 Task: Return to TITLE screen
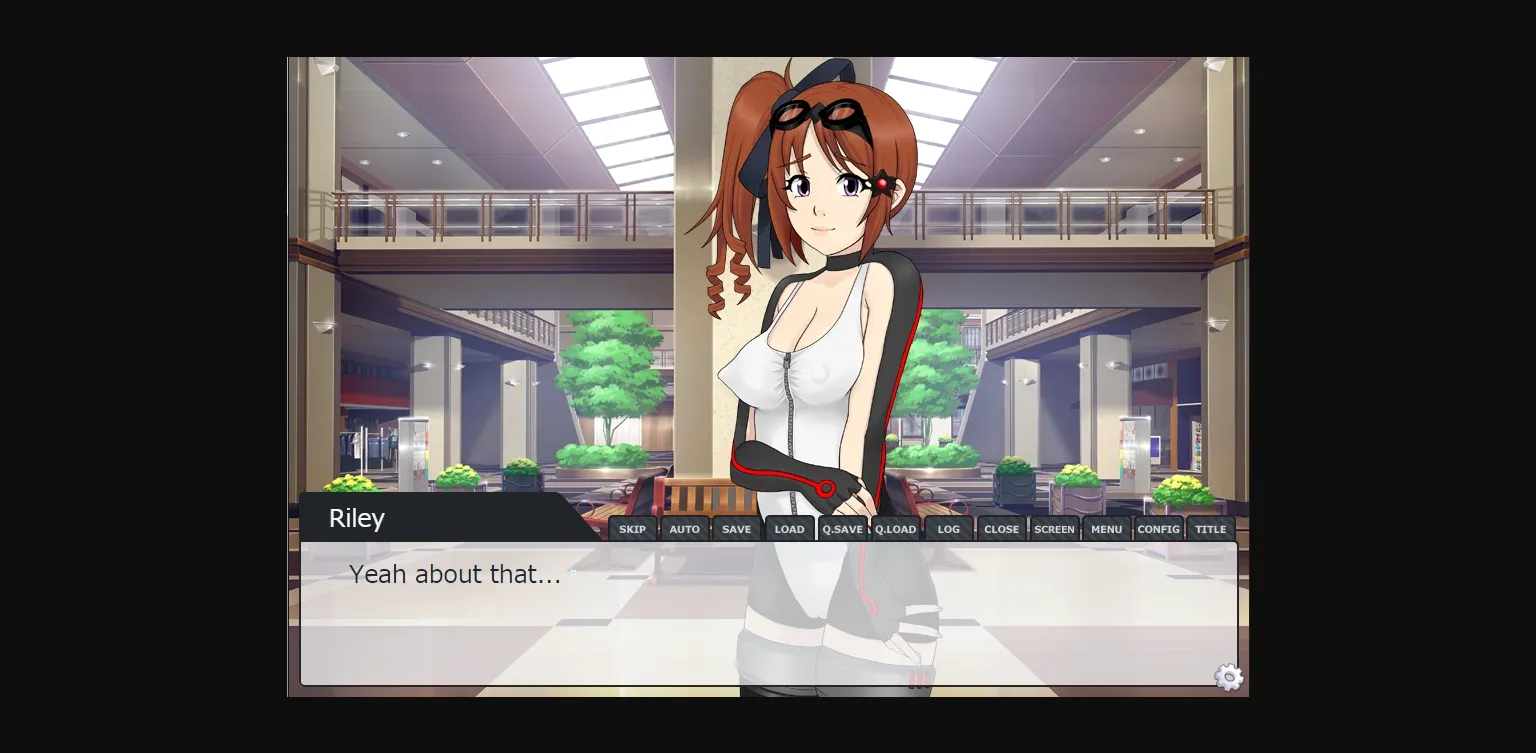pos(1210,528)
